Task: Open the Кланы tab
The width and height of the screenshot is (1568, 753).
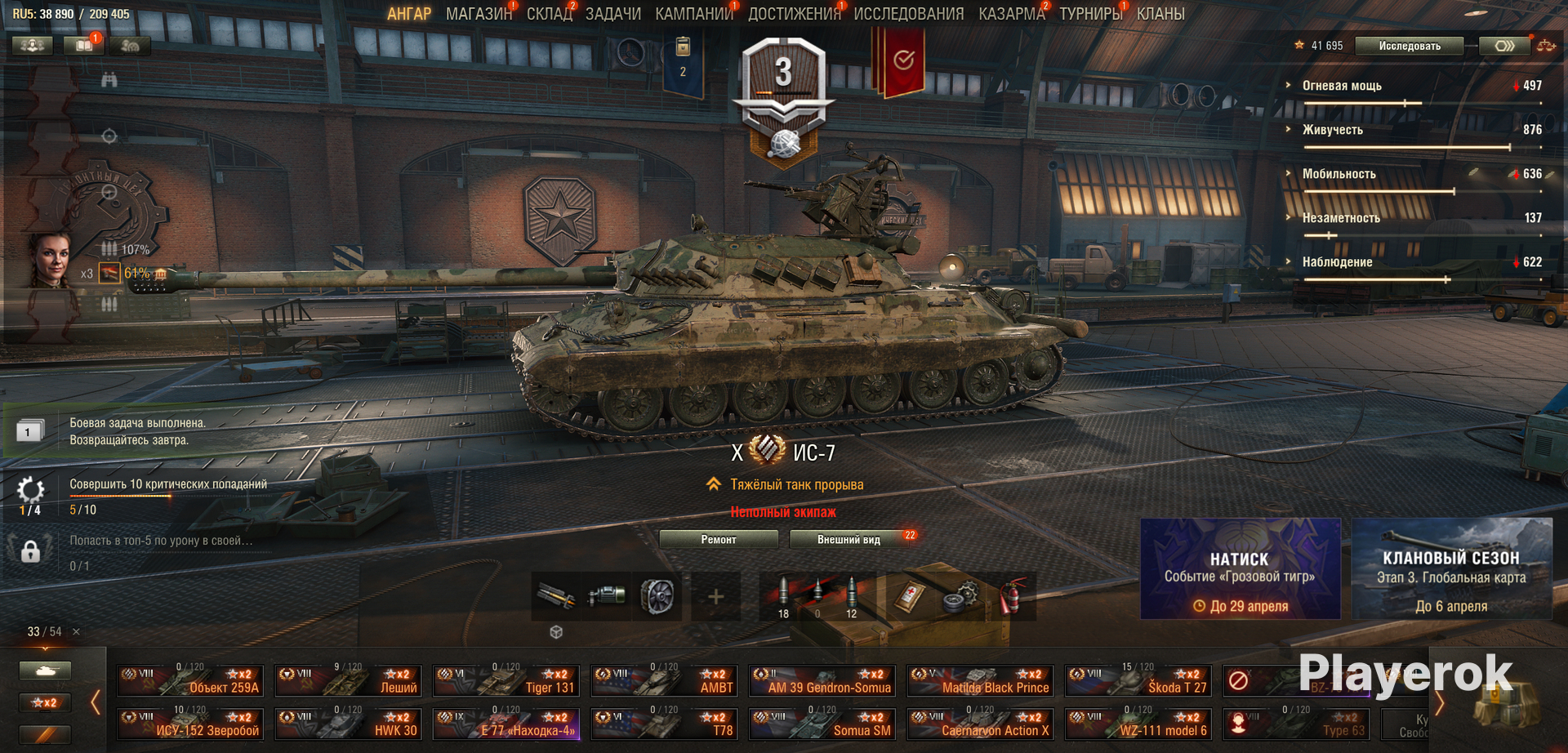Action: click(1160, 14)
